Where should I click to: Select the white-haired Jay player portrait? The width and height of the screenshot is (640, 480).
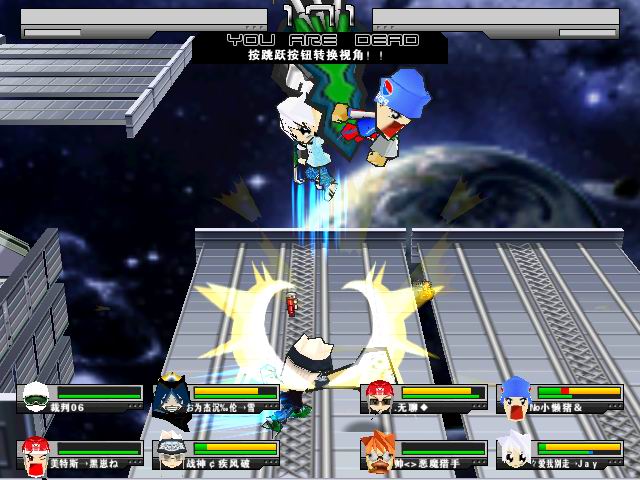coord(515,454)
